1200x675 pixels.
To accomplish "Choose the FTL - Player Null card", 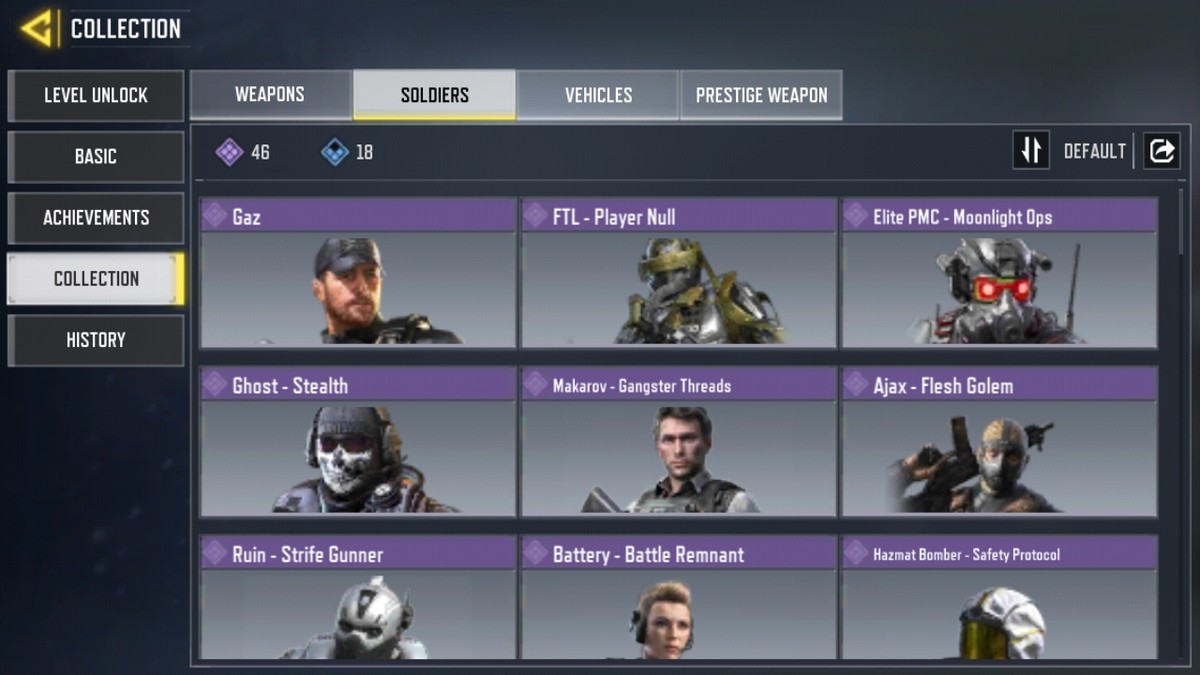I will (x=678, y=273).
